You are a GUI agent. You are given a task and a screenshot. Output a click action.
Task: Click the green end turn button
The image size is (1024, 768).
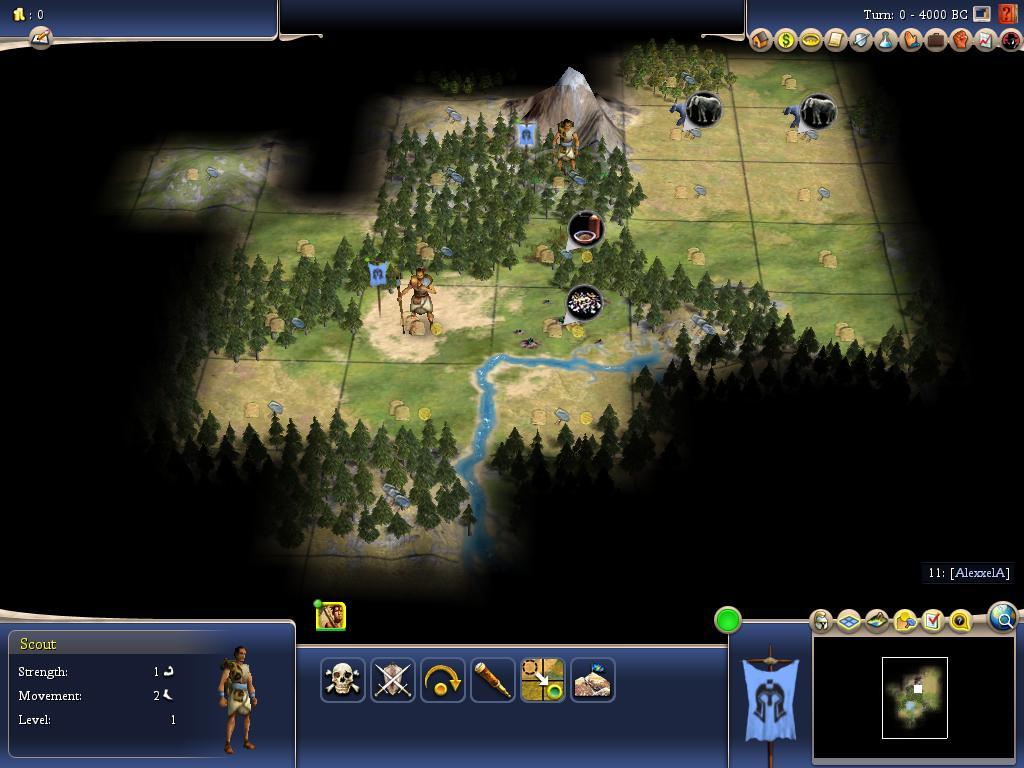click(x=728, y=620)
